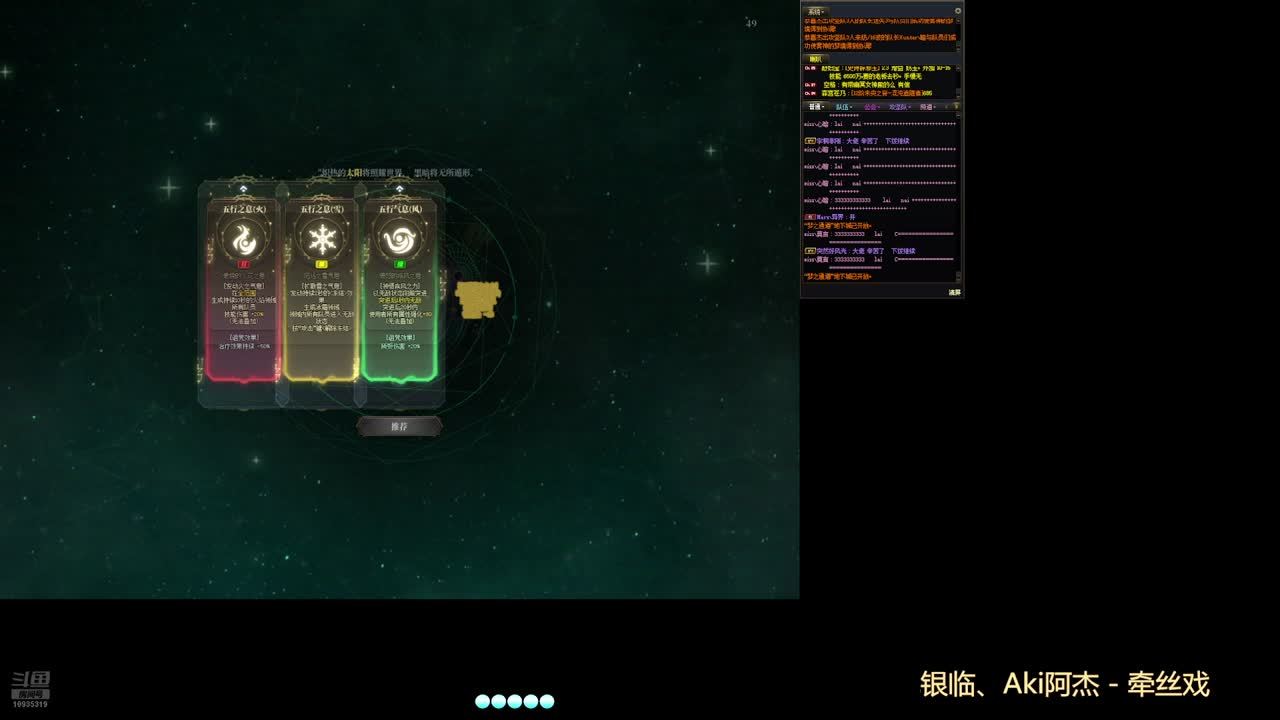Open the chat window settings gear
This screenshot has width=1280, height=720.
pos(957,11)
